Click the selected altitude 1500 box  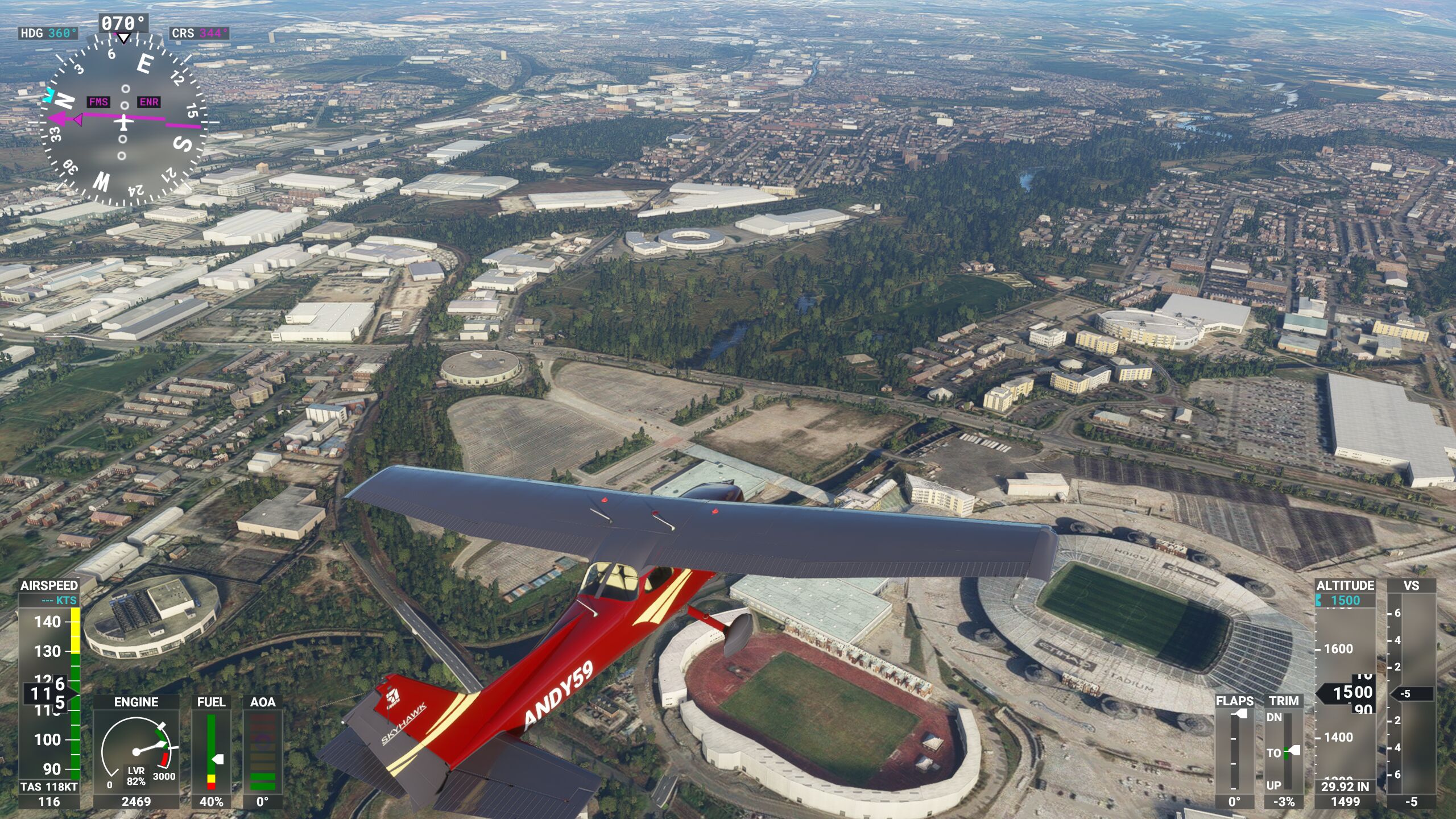tap(1345, 600)
